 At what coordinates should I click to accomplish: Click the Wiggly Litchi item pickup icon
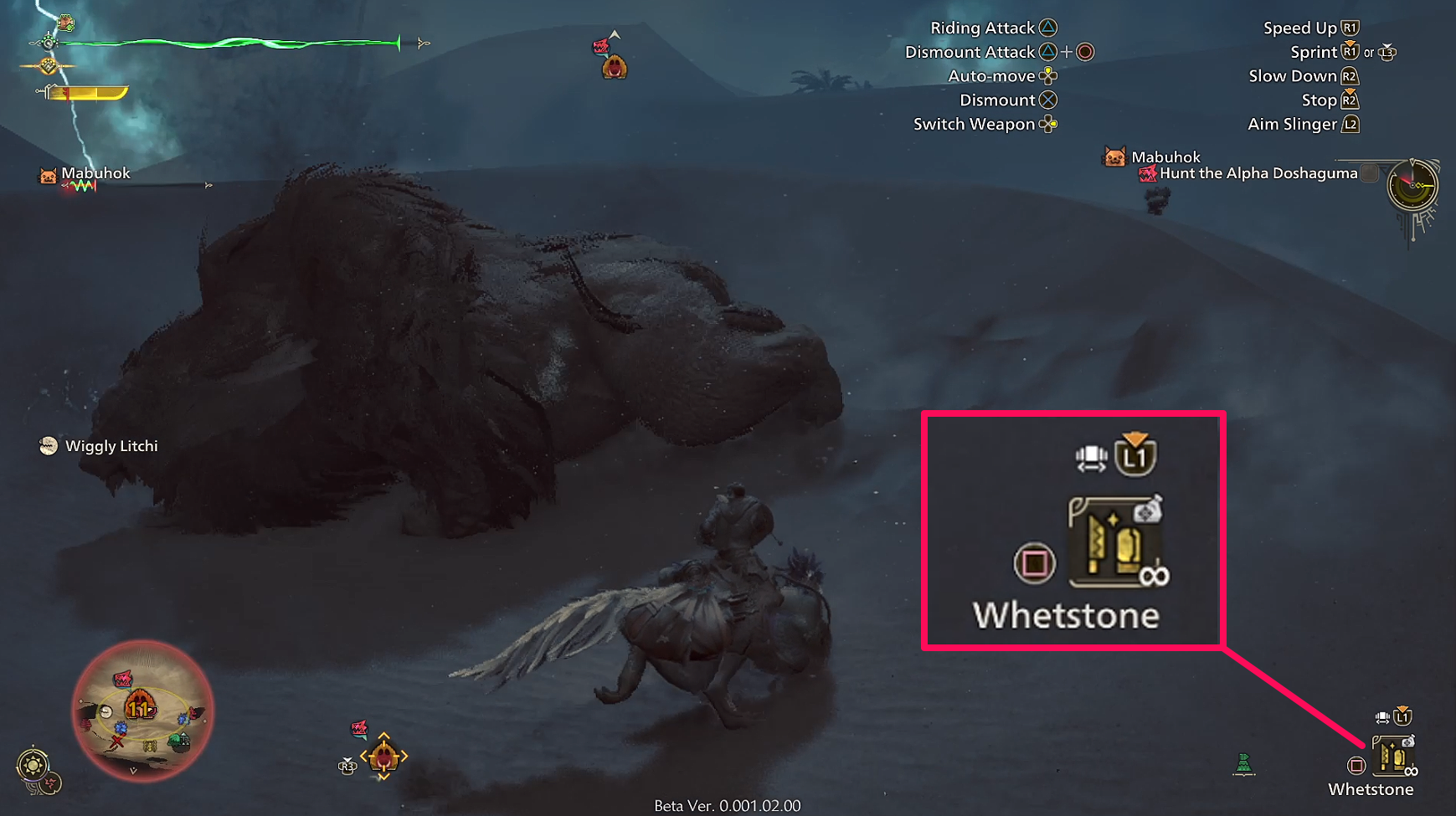coord(47,445)
